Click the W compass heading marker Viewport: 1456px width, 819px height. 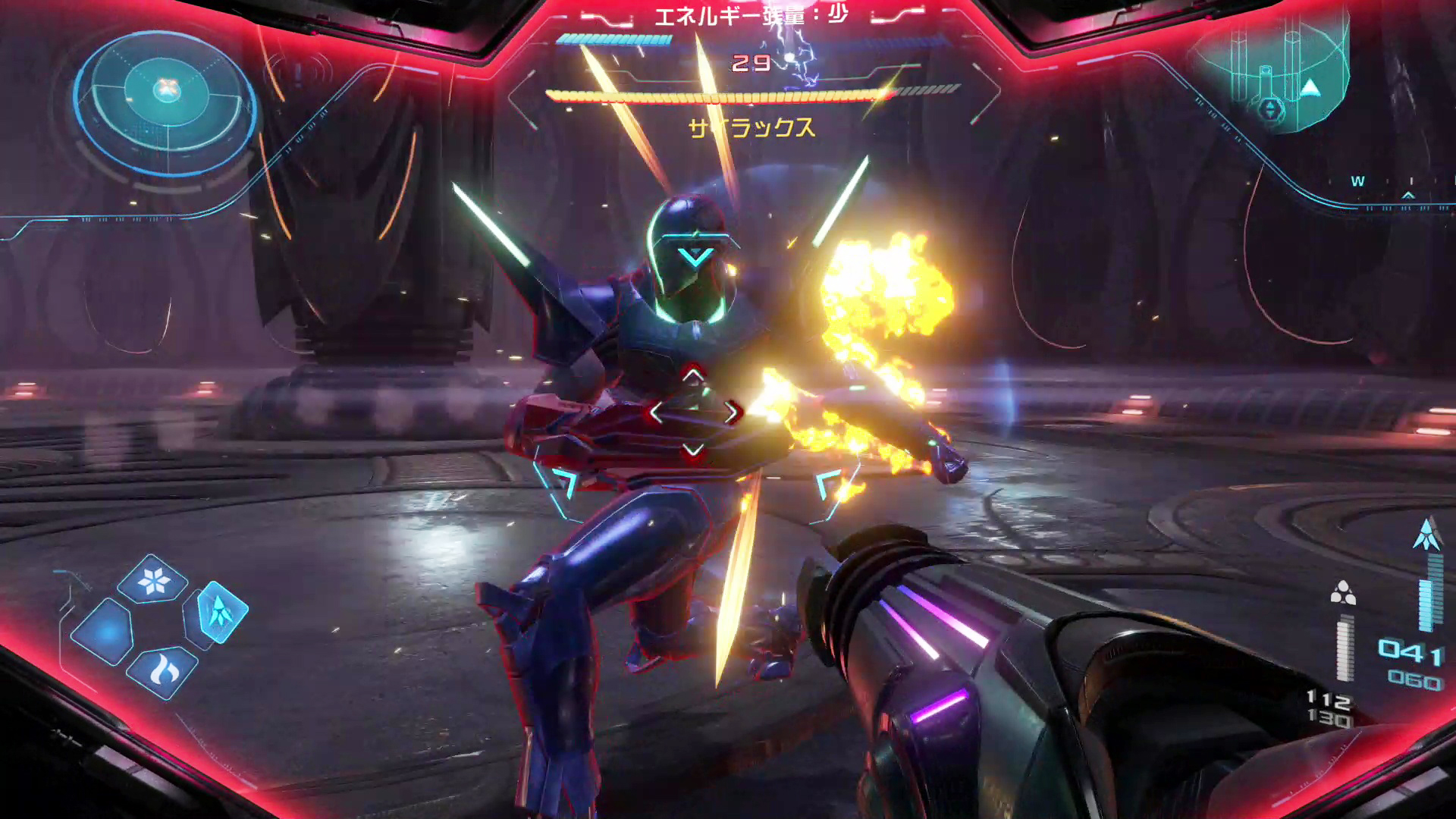coord(1357,181)
